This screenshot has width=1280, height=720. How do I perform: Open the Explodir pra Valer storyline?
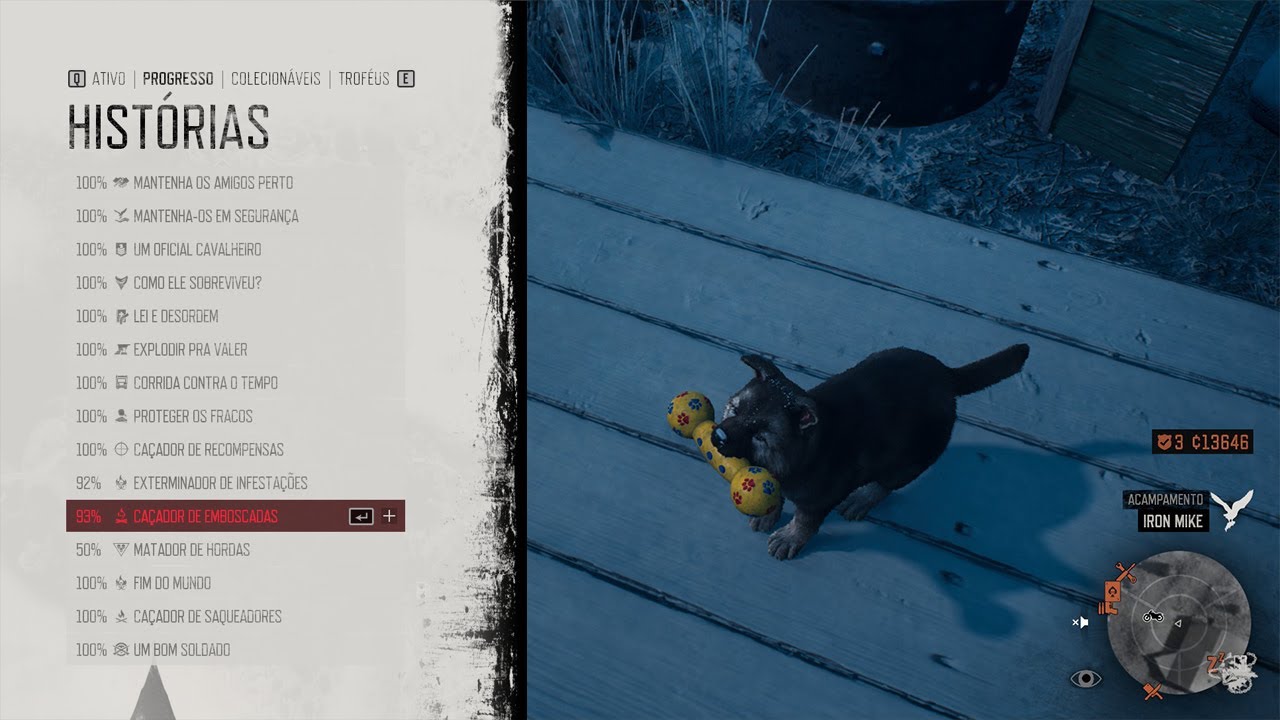pyautogui.click(x=190, y=350)
